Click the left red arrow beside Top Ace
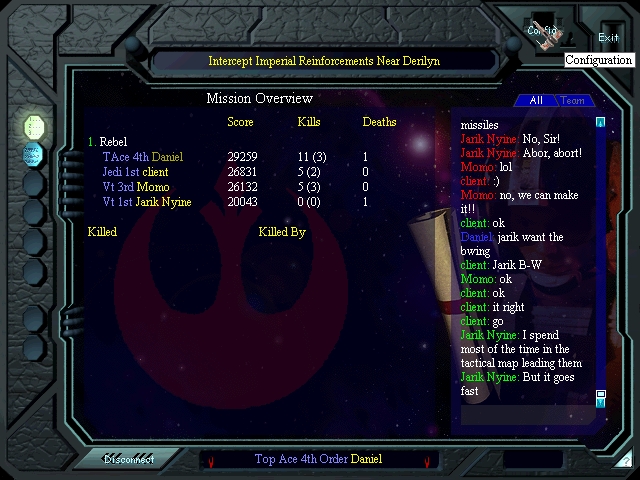This screenshot has height=480, width=640. coord(211,461)
